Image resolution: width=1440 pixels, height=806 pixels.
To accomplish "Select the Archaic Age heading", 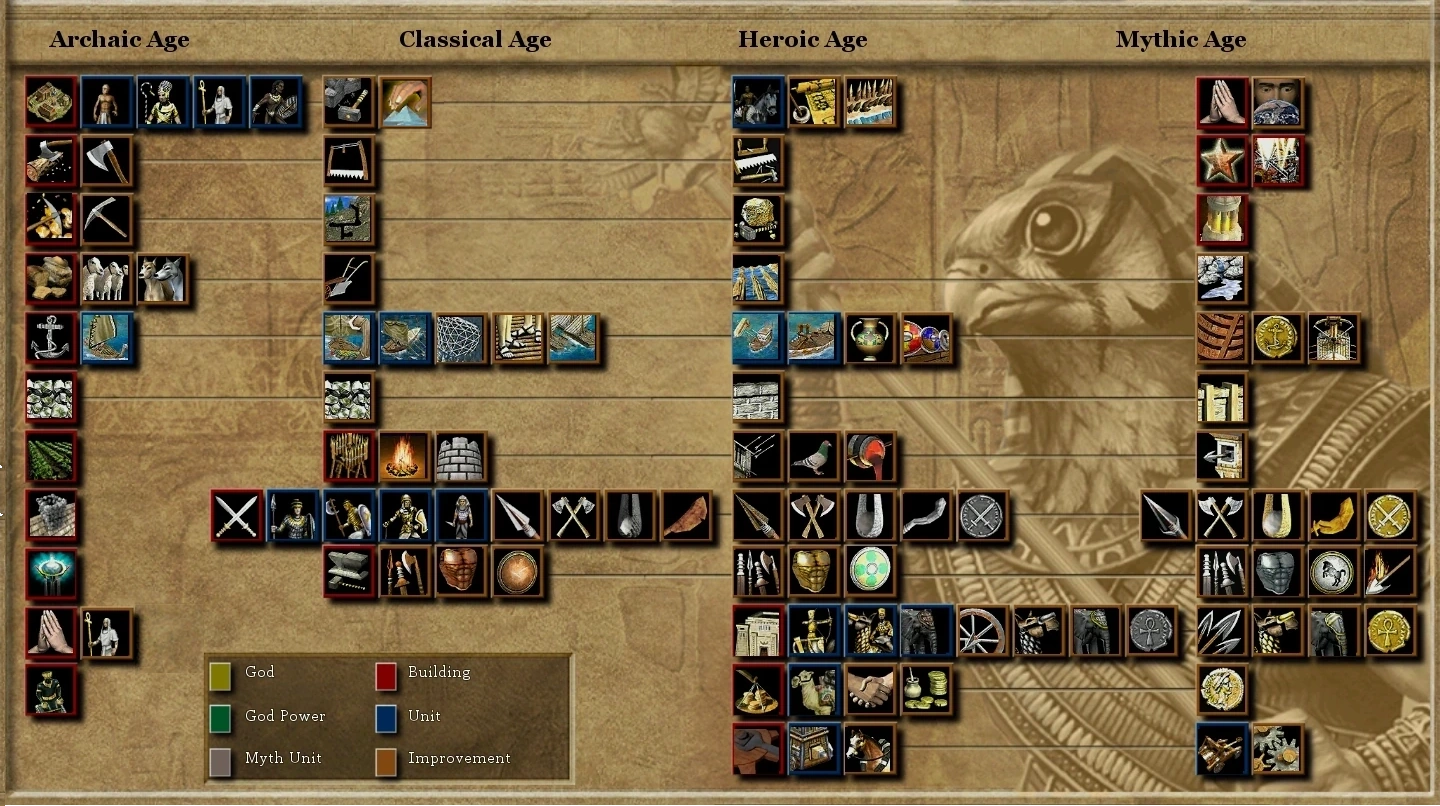I will 119,39.
